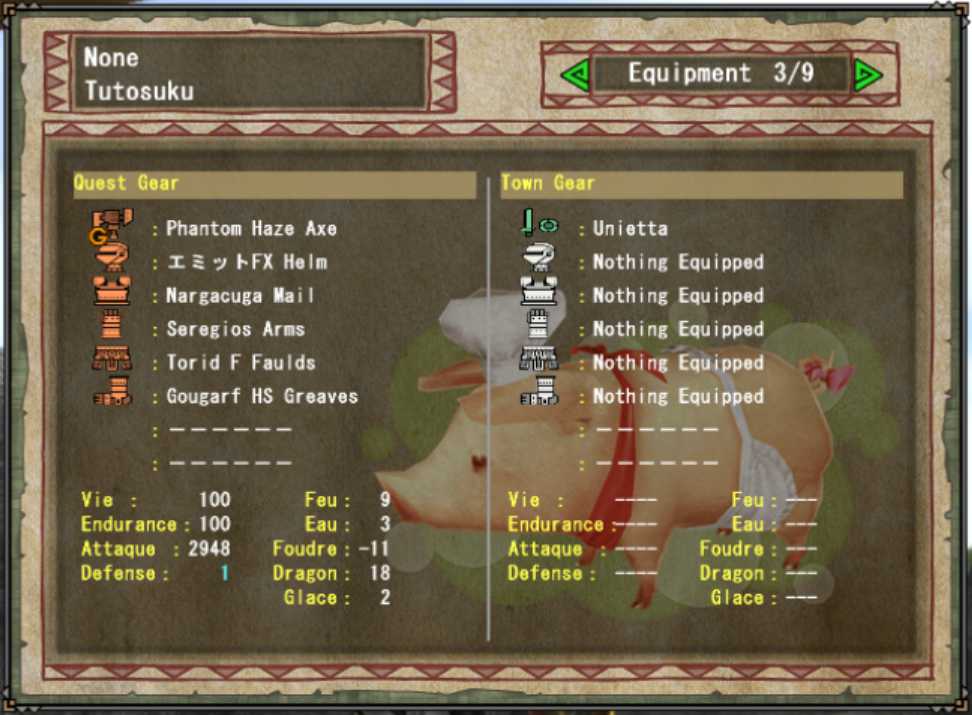This screenshot has height=715, width=972.
Task: Pick the Torid F Faulds waist slot
Action: pyautogui.click(x=240, y=363)
